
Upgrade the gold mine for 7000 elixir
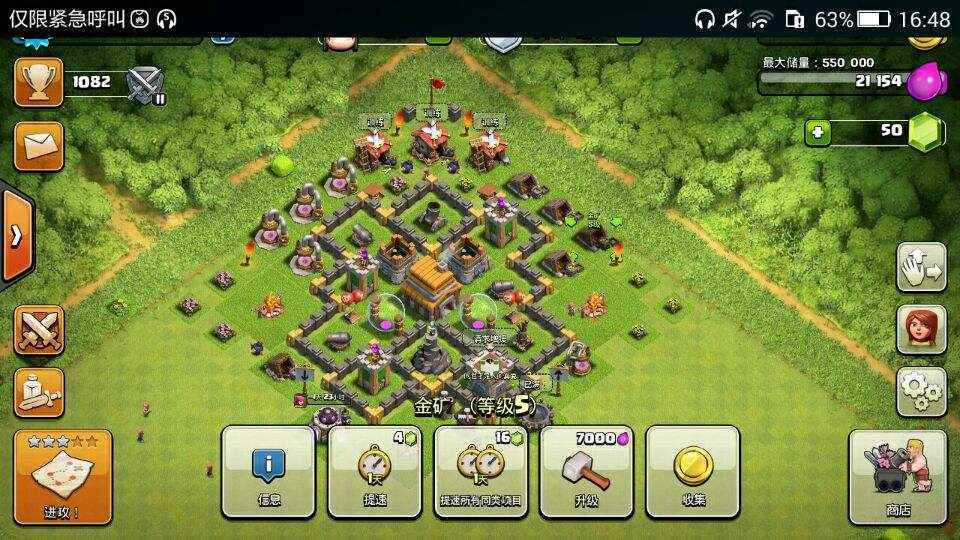586,472
